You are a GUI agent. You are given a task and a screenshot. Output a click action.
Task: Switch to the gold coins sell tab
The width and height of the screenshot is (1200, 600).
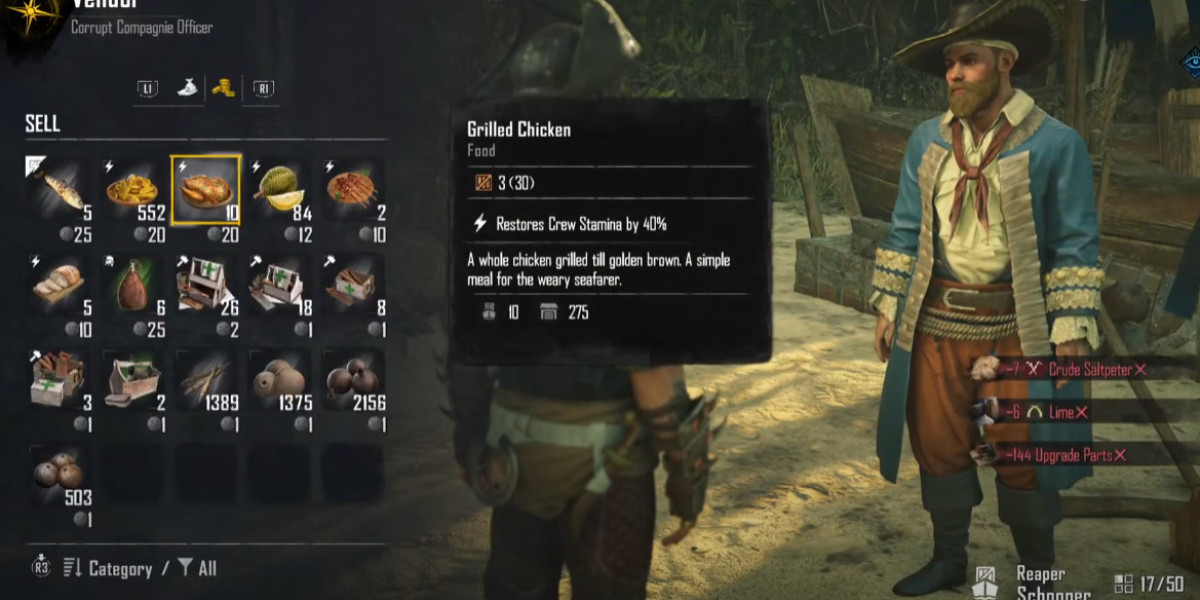[222, 88]
